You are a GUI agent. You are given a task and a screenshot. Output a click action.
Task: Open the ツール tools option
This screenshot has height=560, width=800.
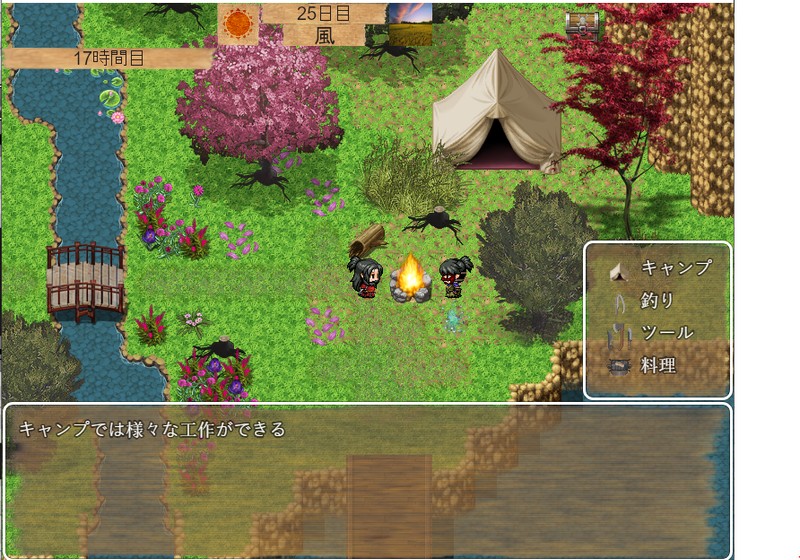point(657,332)
